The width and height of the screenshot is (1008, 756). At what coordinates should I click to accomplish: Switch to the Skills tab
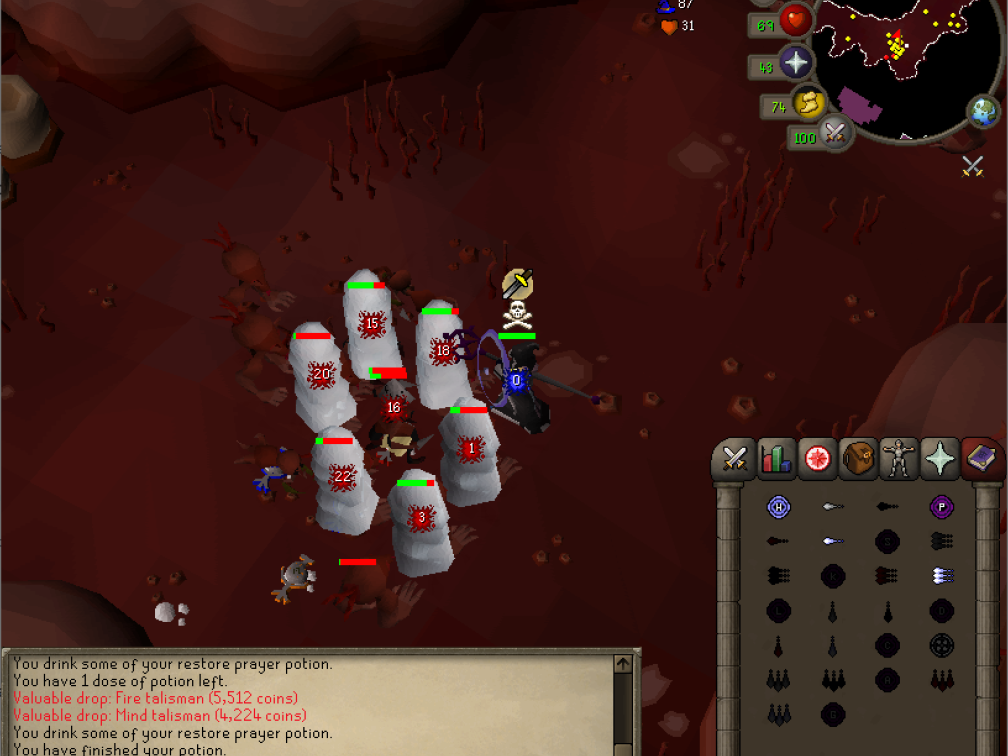tap(776, 459)
